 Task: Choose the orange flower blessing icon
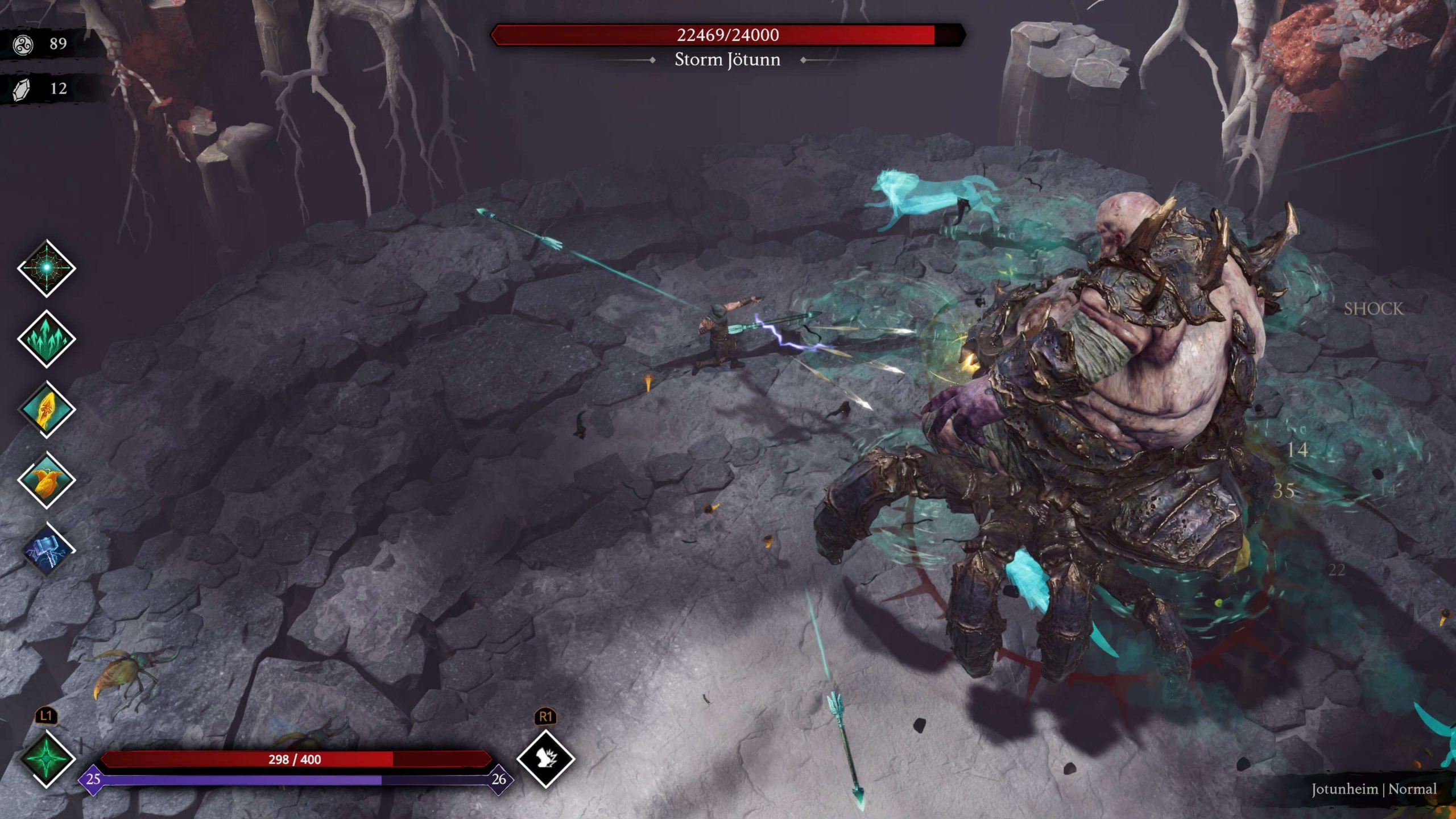(x=47, y=480)
